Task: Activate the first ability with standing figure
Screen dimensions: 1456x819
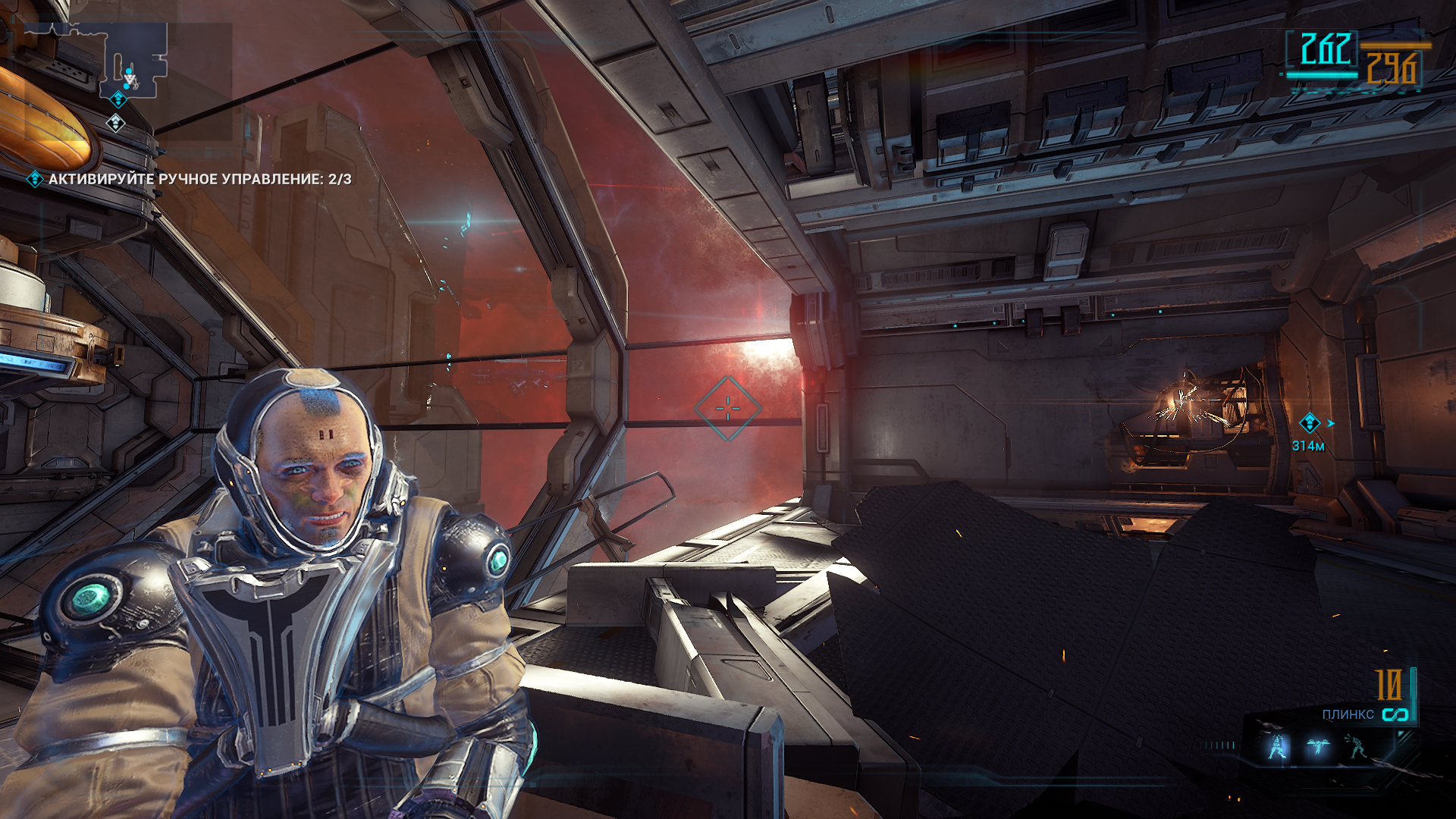Action: tap(1278, 747)
